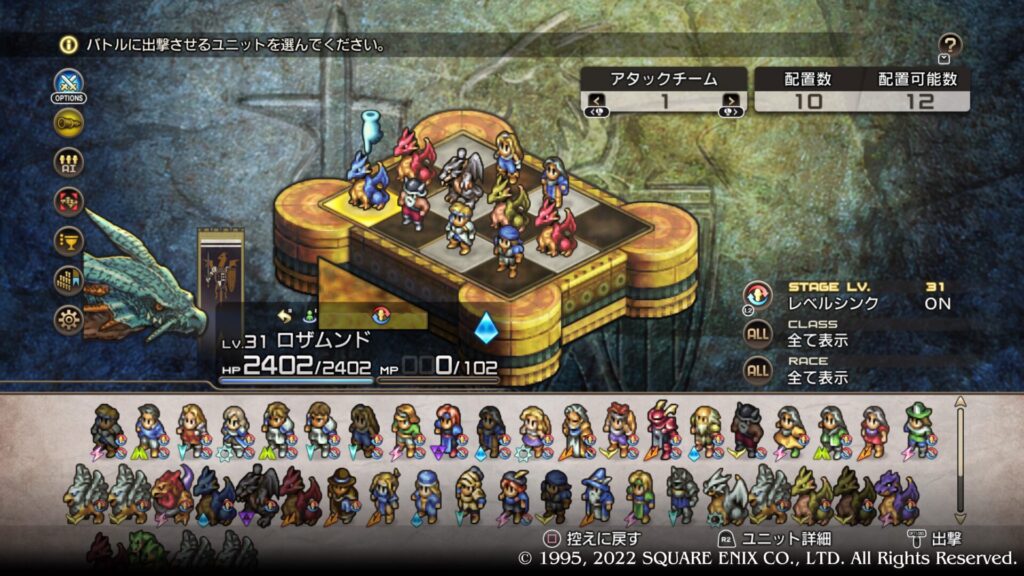The height and width of the screenshot is (576, 1024).
Task: Toggle the level sync setting
Action: [758, 295]
